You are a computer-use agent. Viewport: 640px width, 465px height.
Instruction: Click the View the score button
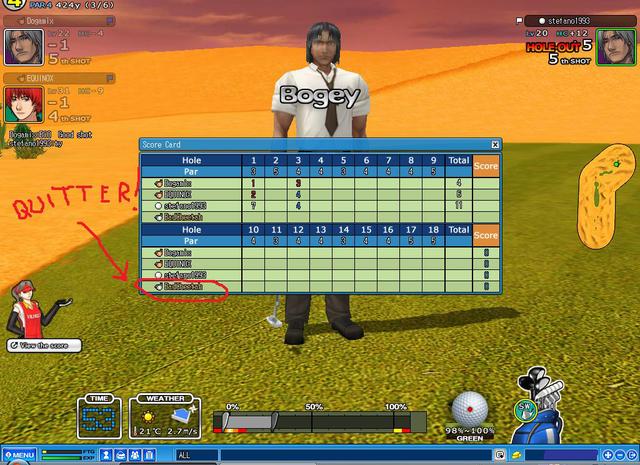tap(40, 345)
